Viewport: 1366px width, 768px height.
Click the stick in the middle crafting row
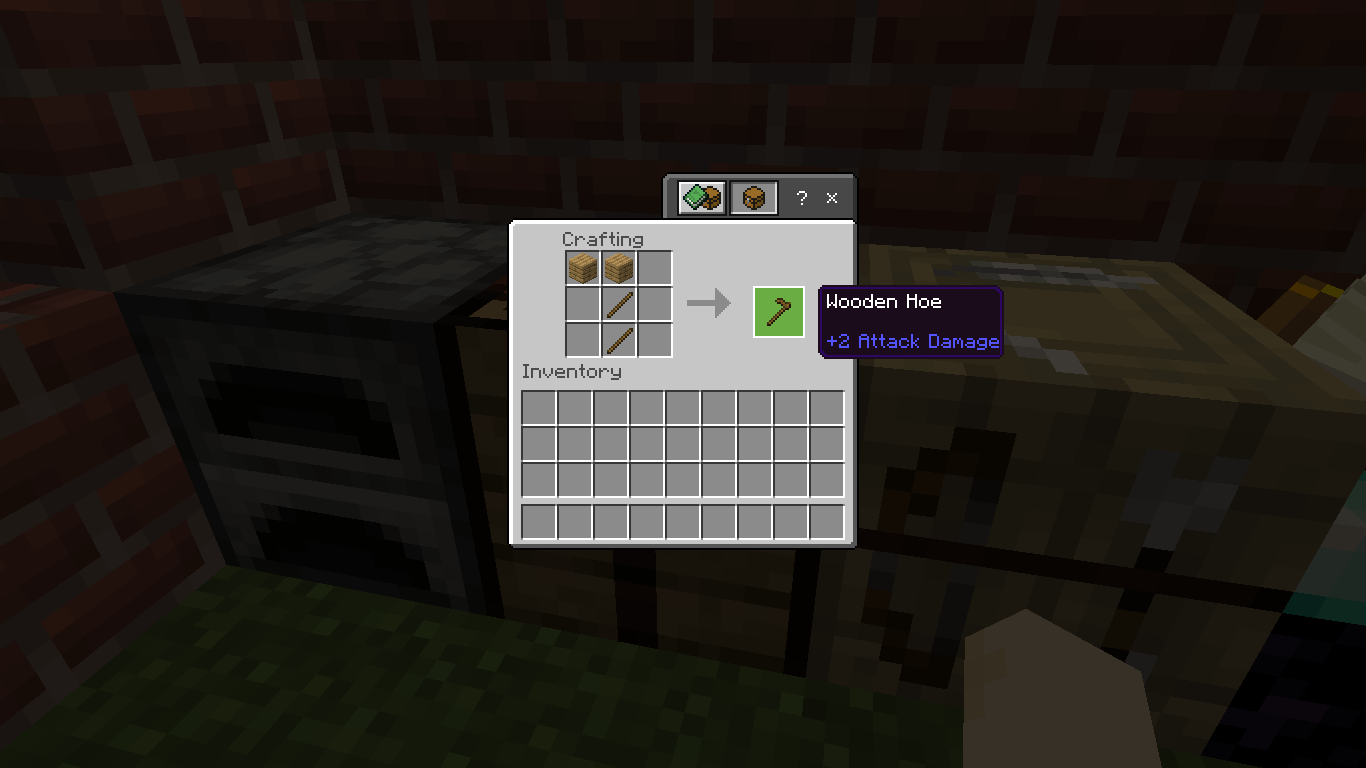coord(619,304)
